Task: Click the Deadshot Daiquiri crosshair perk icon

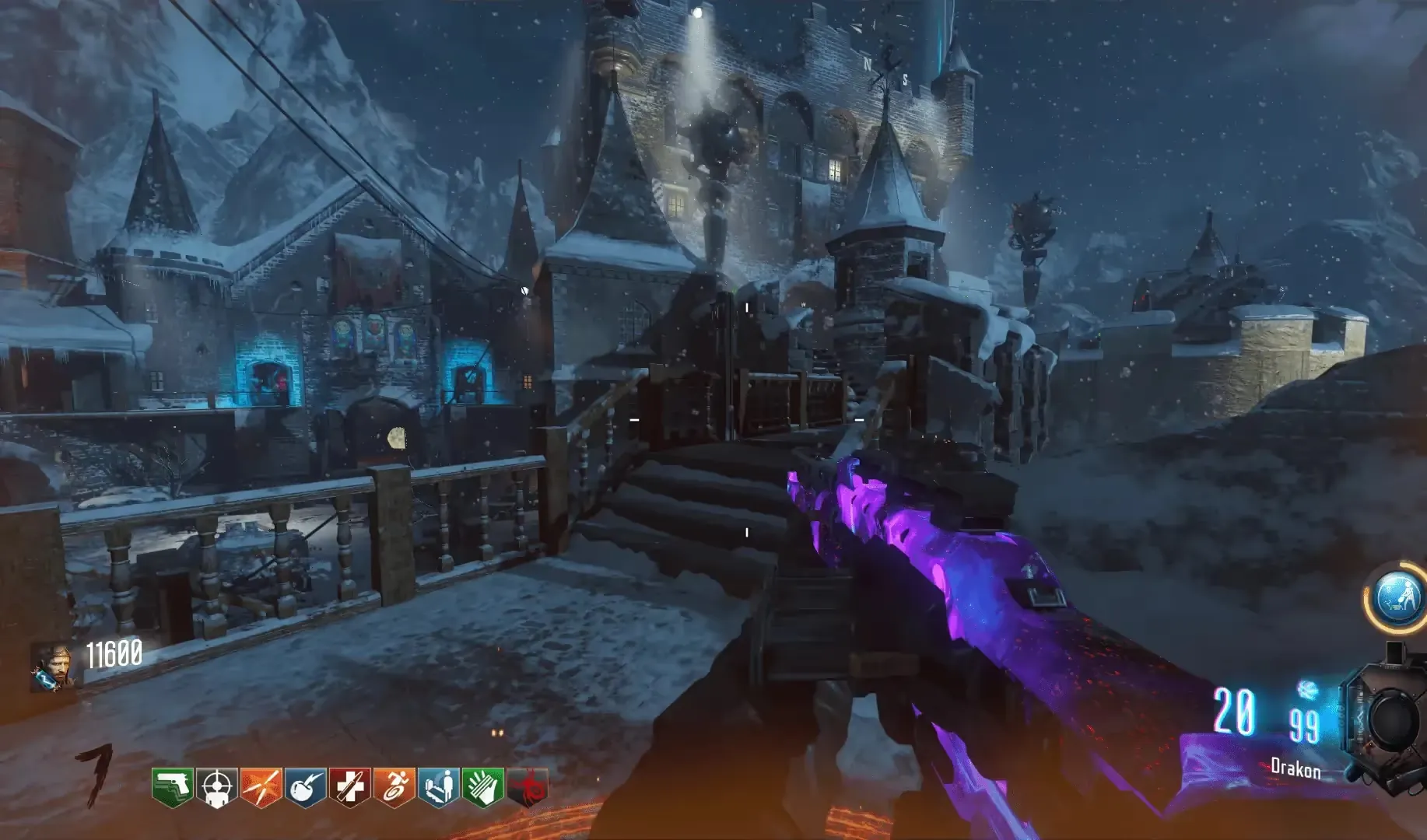Action: pos(216,786)
